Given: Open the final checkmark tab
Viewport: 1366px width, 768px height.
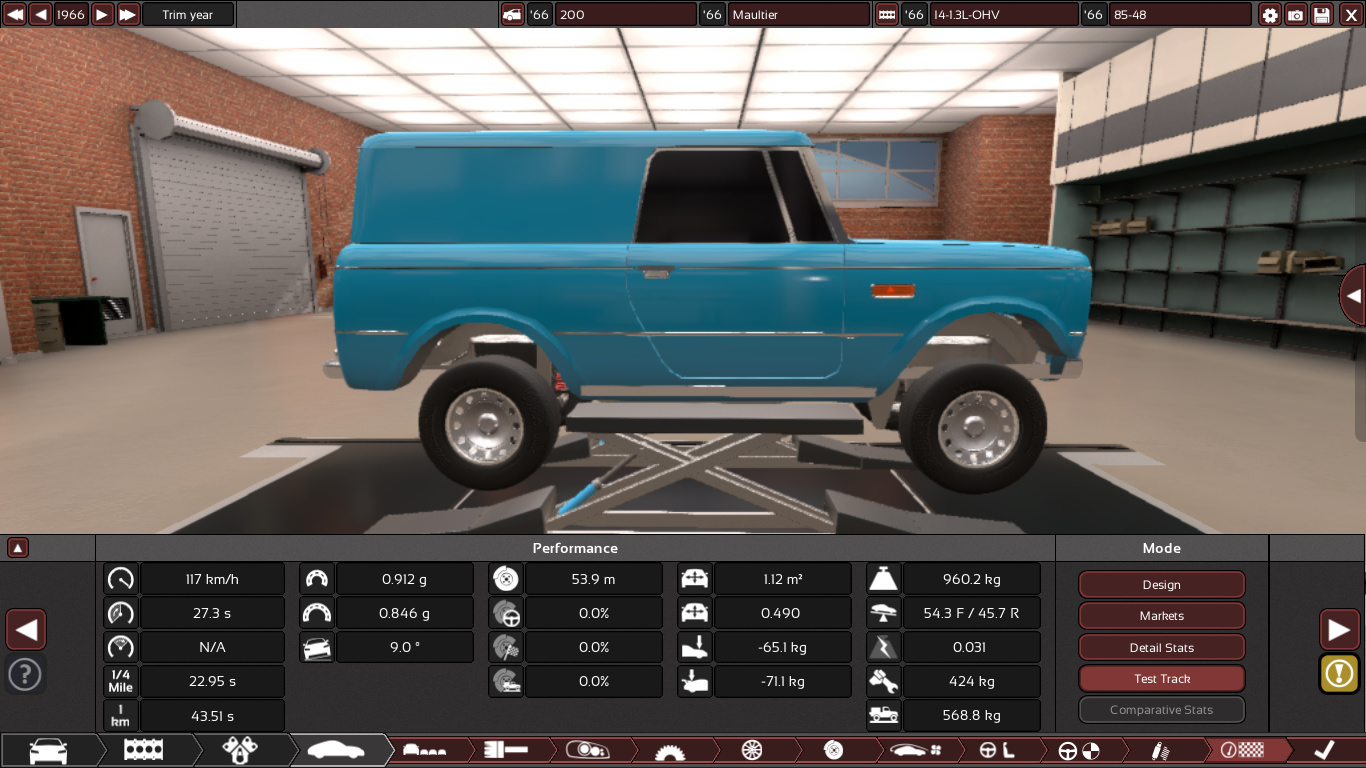Looking at the screenshot, I should click(x=1325, y=750).
